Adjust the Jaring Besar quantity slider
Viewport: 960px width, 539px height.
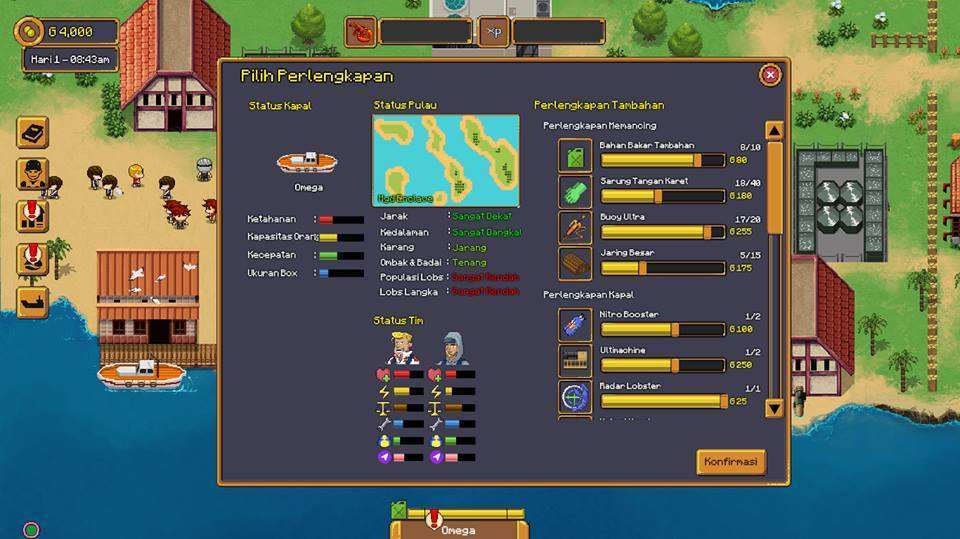[x=642, y=268]
